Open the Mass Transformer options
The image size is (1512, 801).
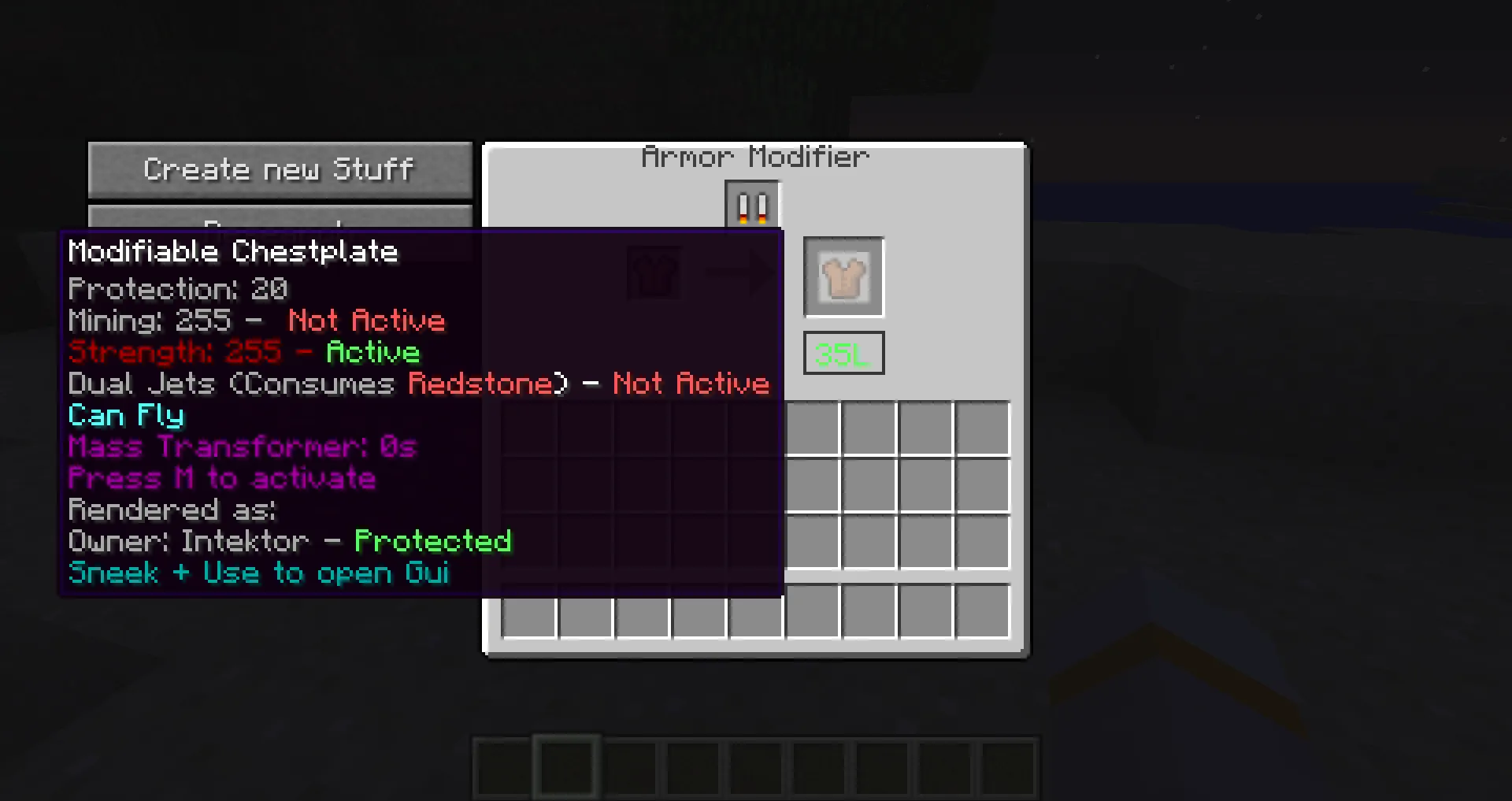pyautogui.click(x=242, y=447)
